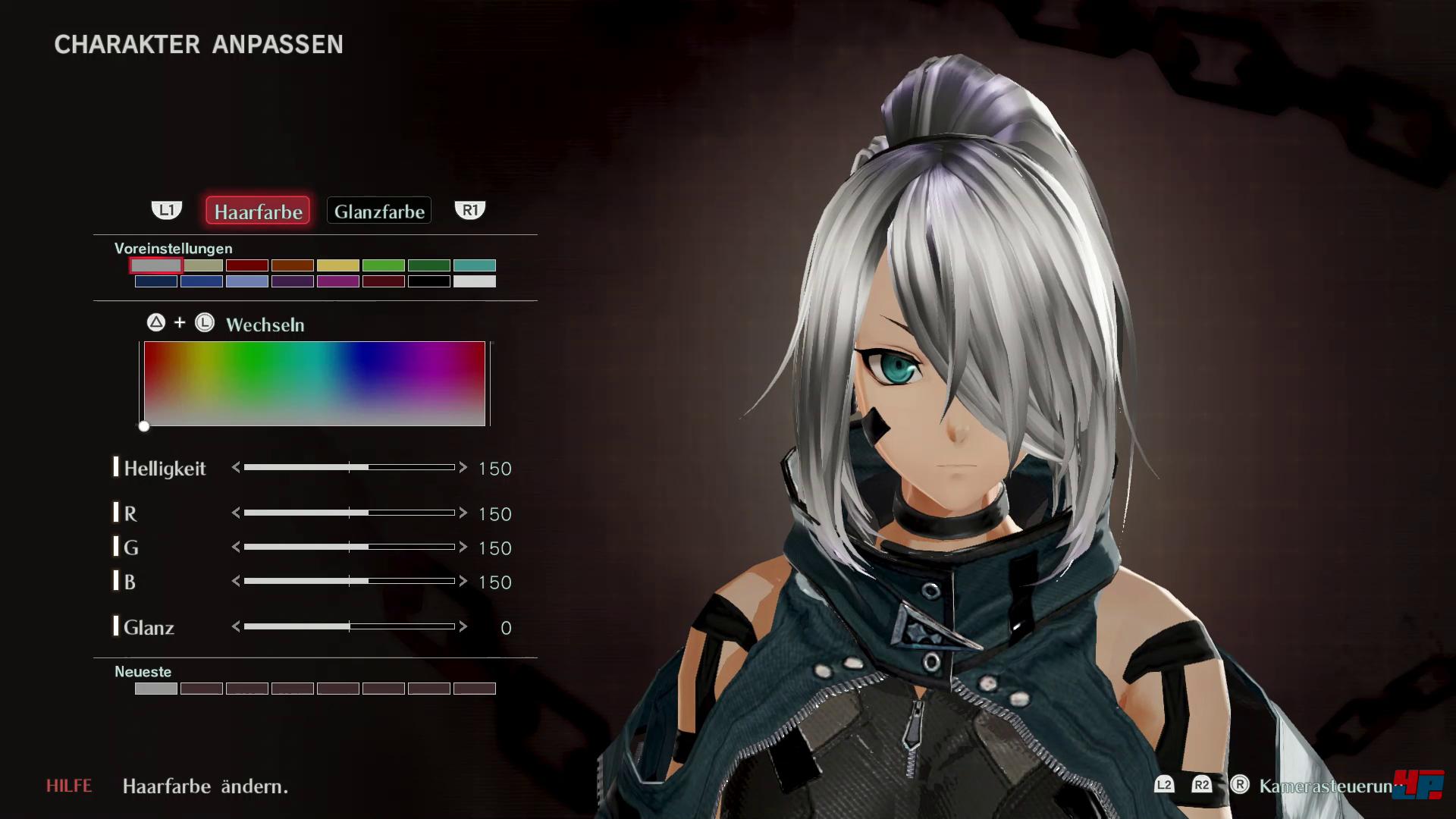The height and width of the screenshot is (819, 1456).
Task: Choose the teal preset color
Action: tap(475, 265)
